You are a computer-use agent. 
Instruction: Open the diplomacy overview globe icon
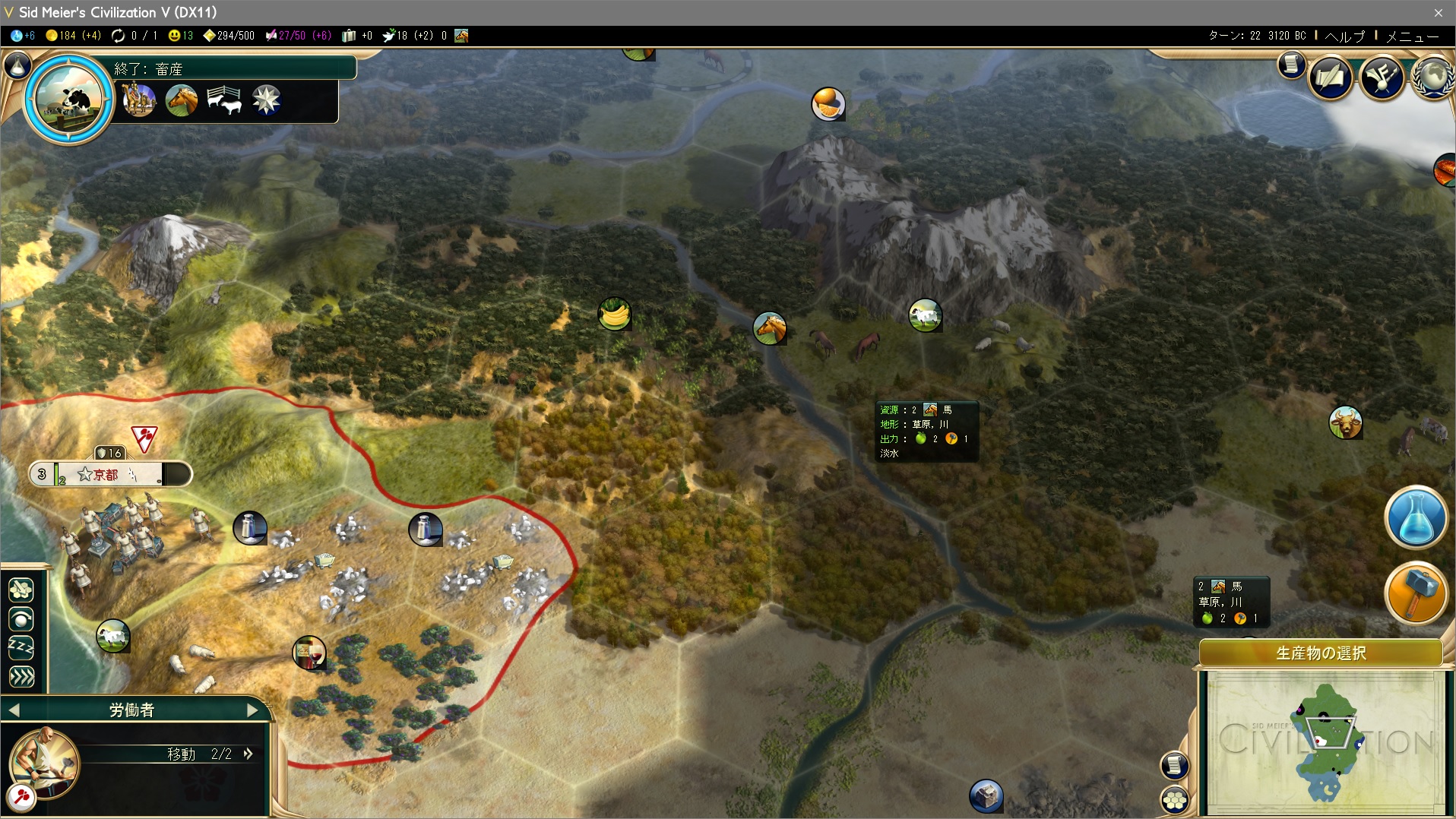1433,77
